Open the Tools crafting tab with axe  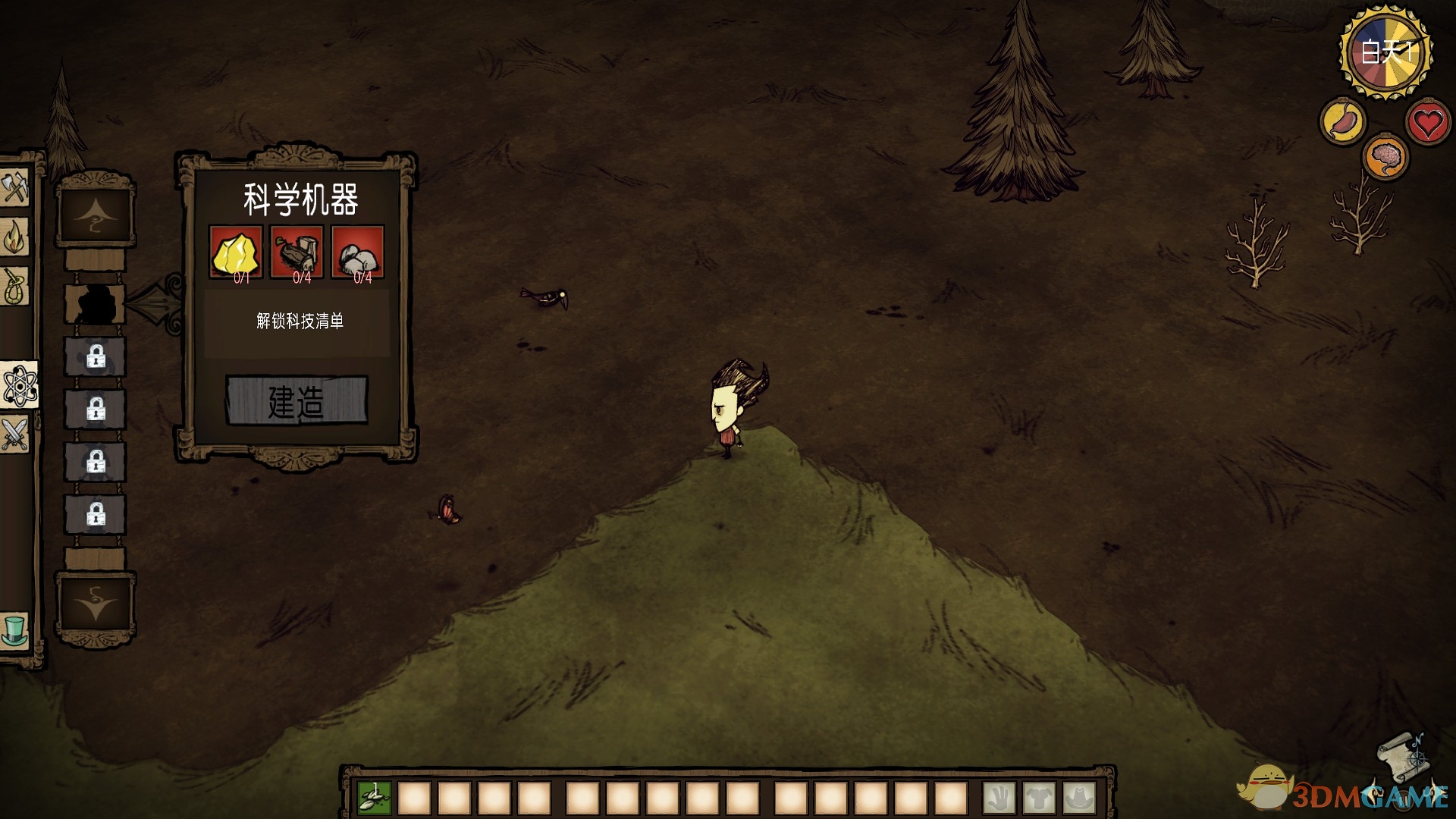(x=14, y=188)
